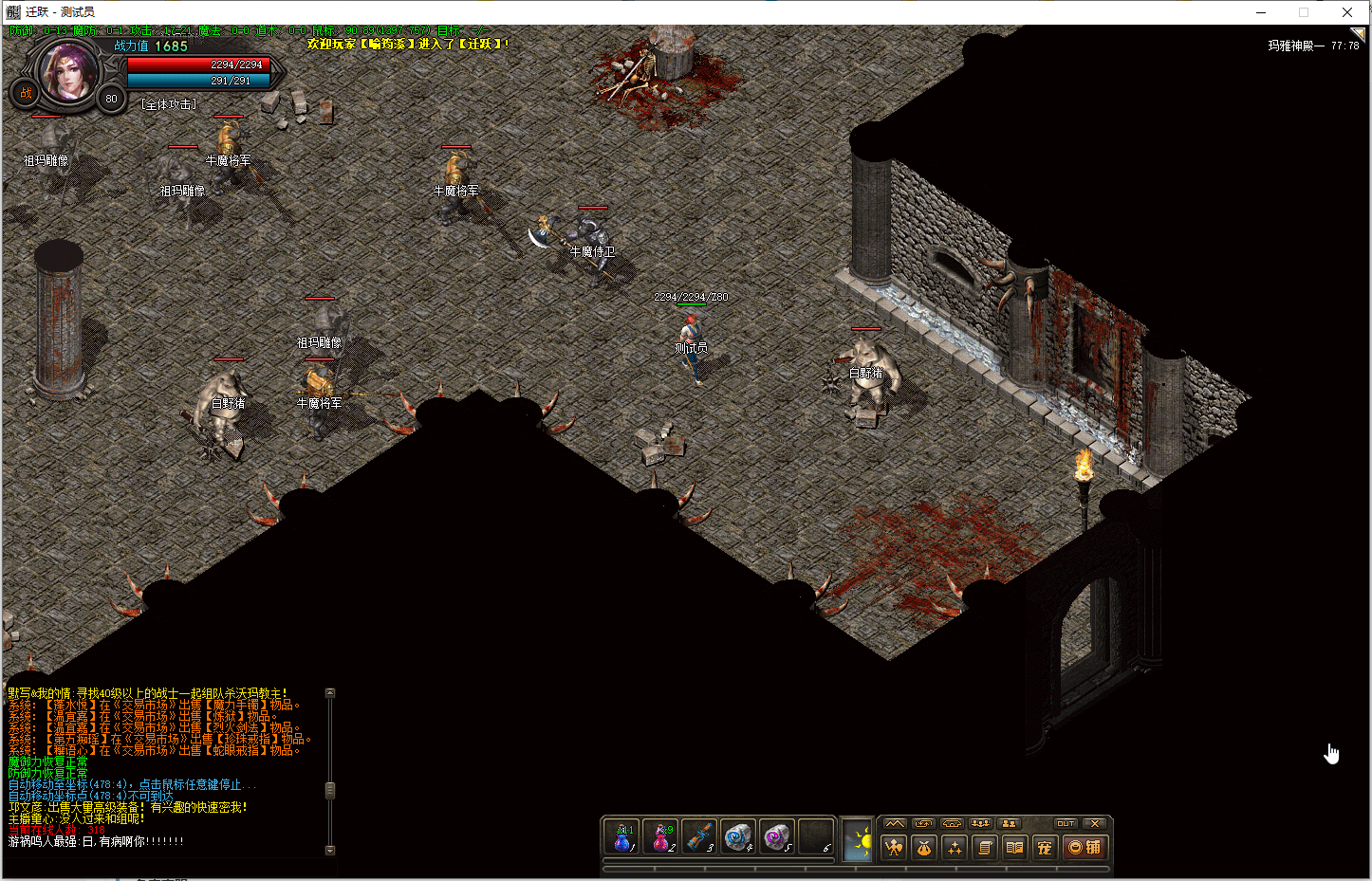The height and width of the screenshot is (881, 1372).
Task: Open the open-book icon panel
Action: click(1014, 848)
